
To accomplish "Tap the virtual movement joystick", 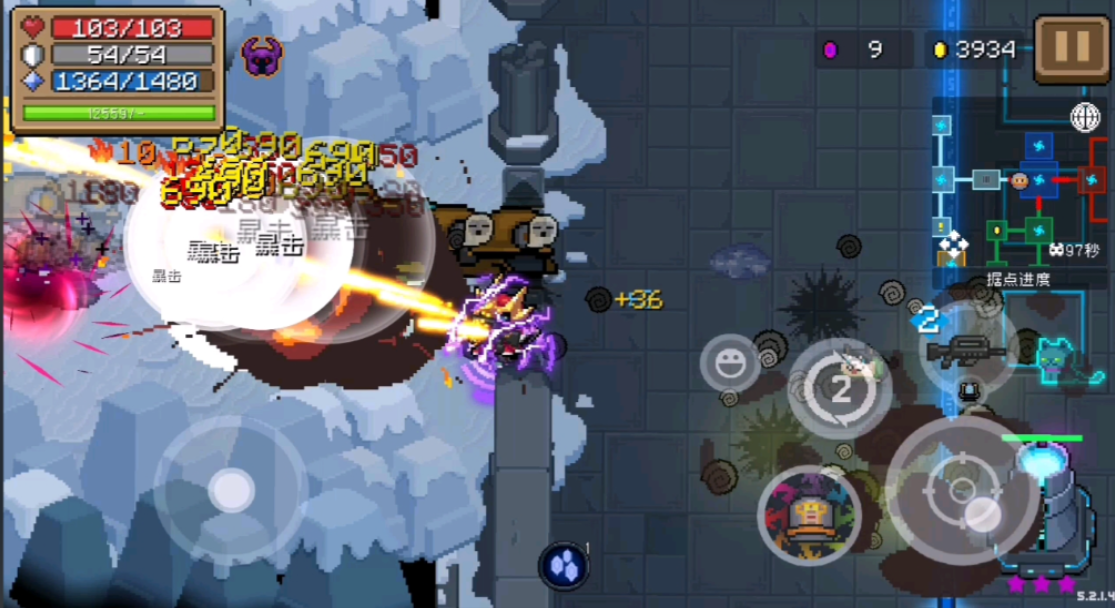I will pyautogui.click(x=231, y=490).
